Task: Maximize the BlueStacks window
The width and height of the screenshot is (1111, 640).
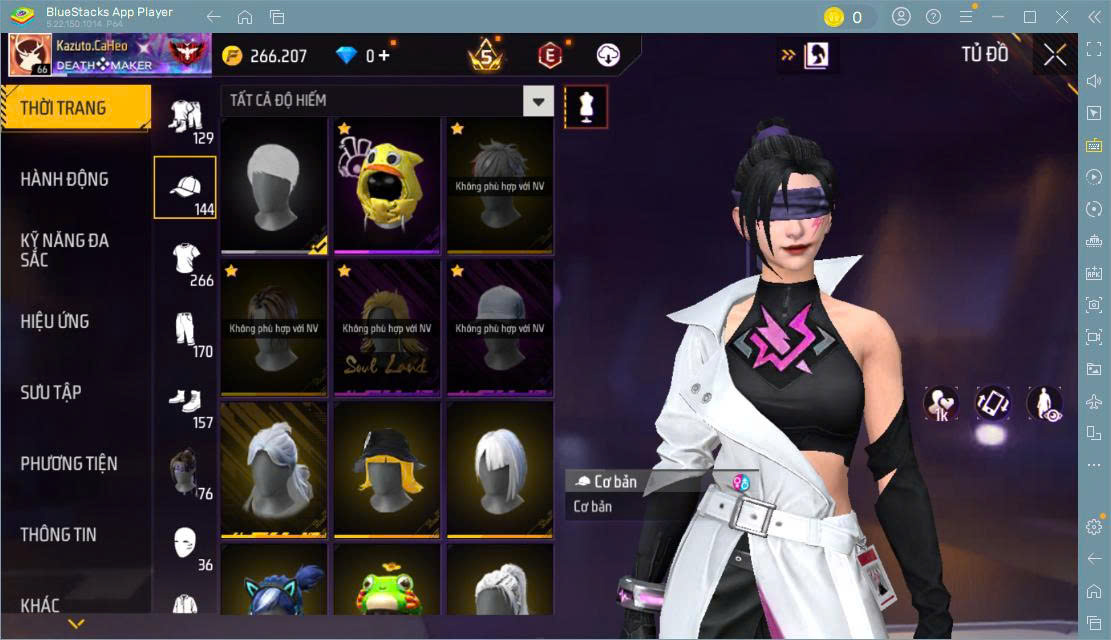Action: (x=1029, y=17)
